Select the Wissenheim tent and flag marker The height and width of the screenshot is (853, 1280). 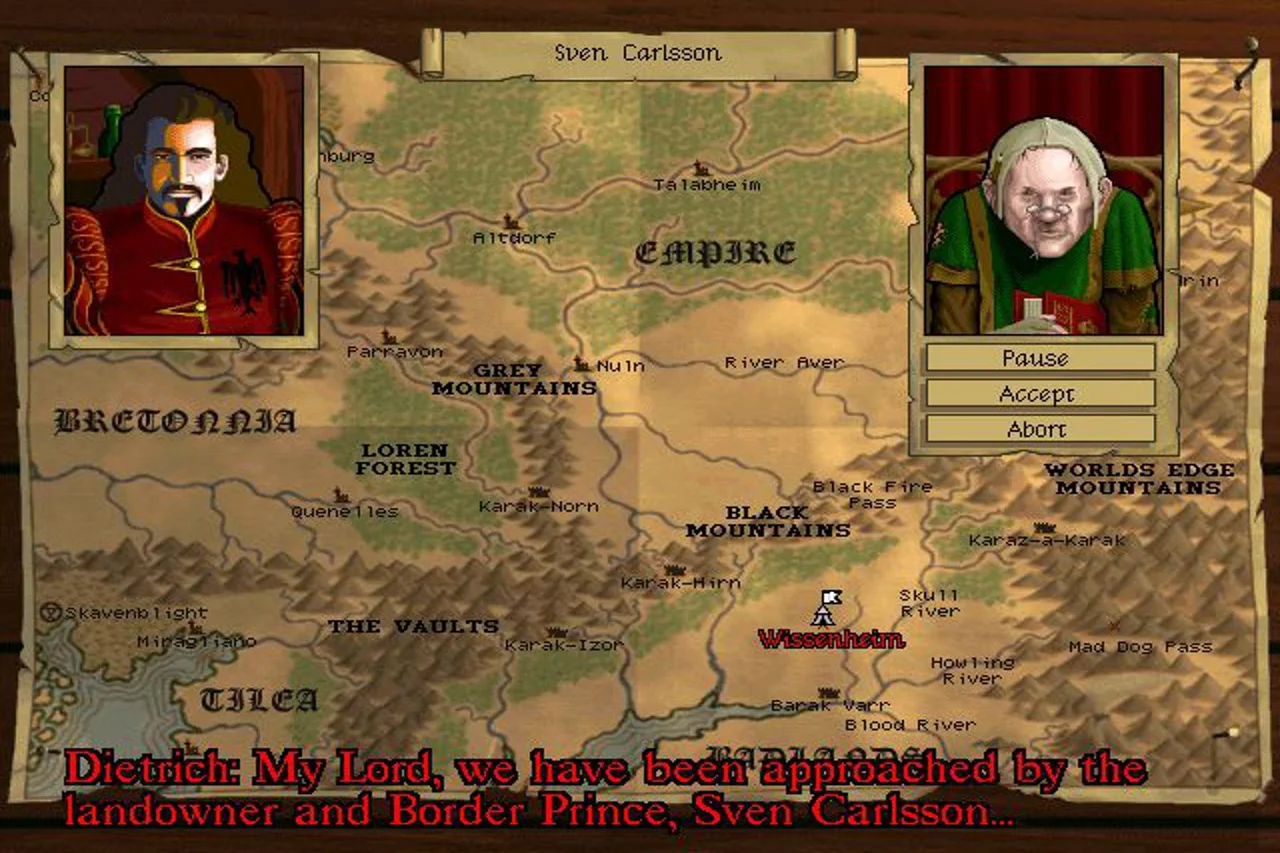(826, 608)
